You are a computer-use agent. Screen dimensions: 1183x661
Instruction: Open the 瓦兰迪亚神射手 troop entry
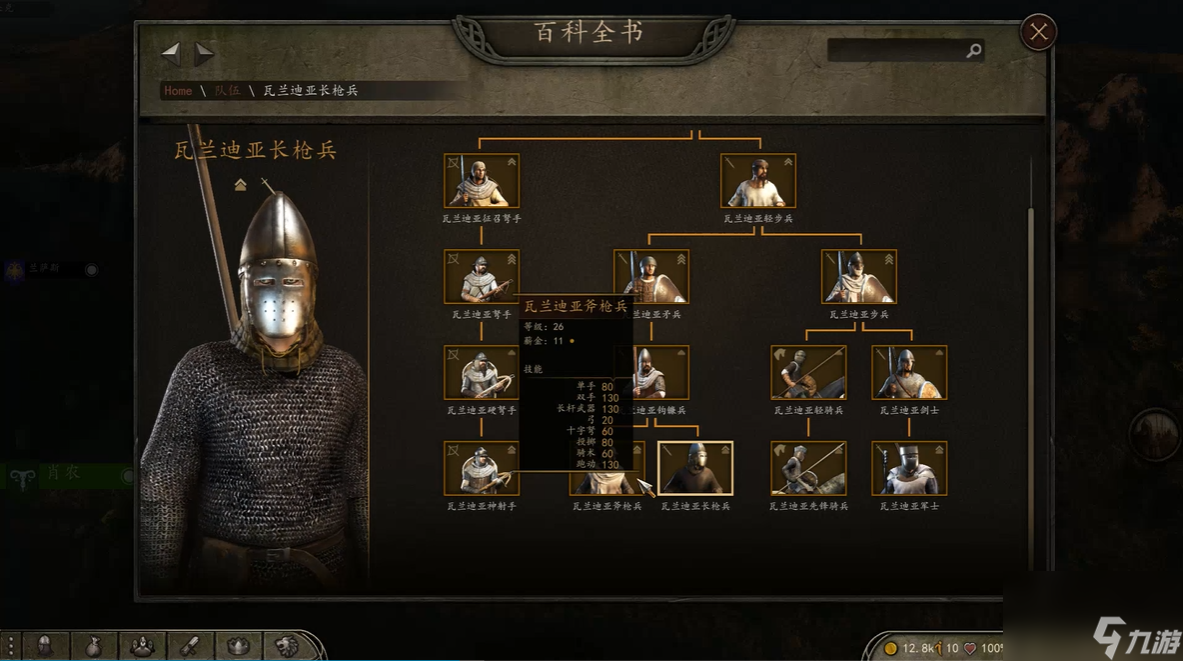click(x=481, y=469)
